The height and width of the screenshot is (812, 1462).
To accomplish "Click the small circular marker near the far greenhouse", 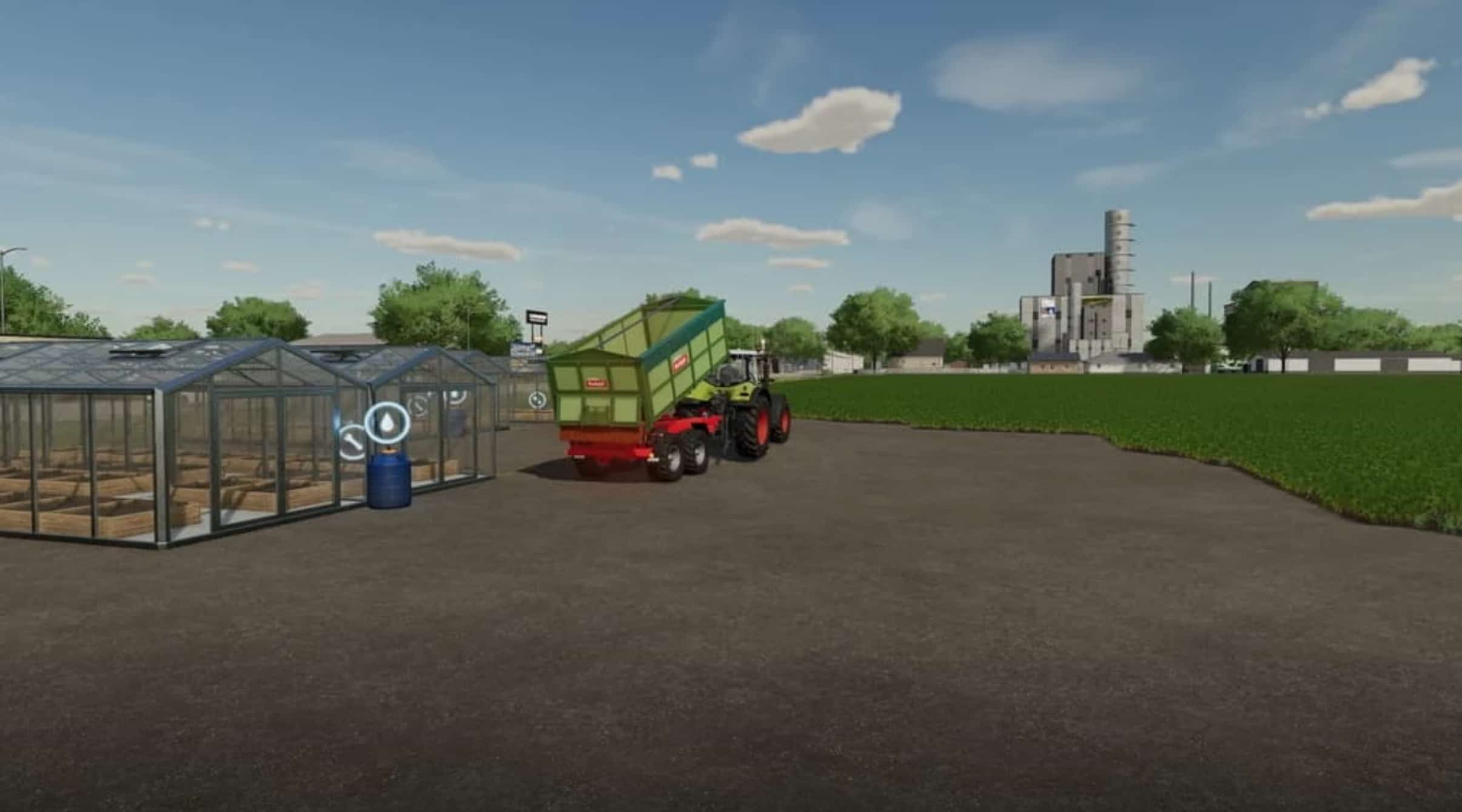I will coord(537,400).
